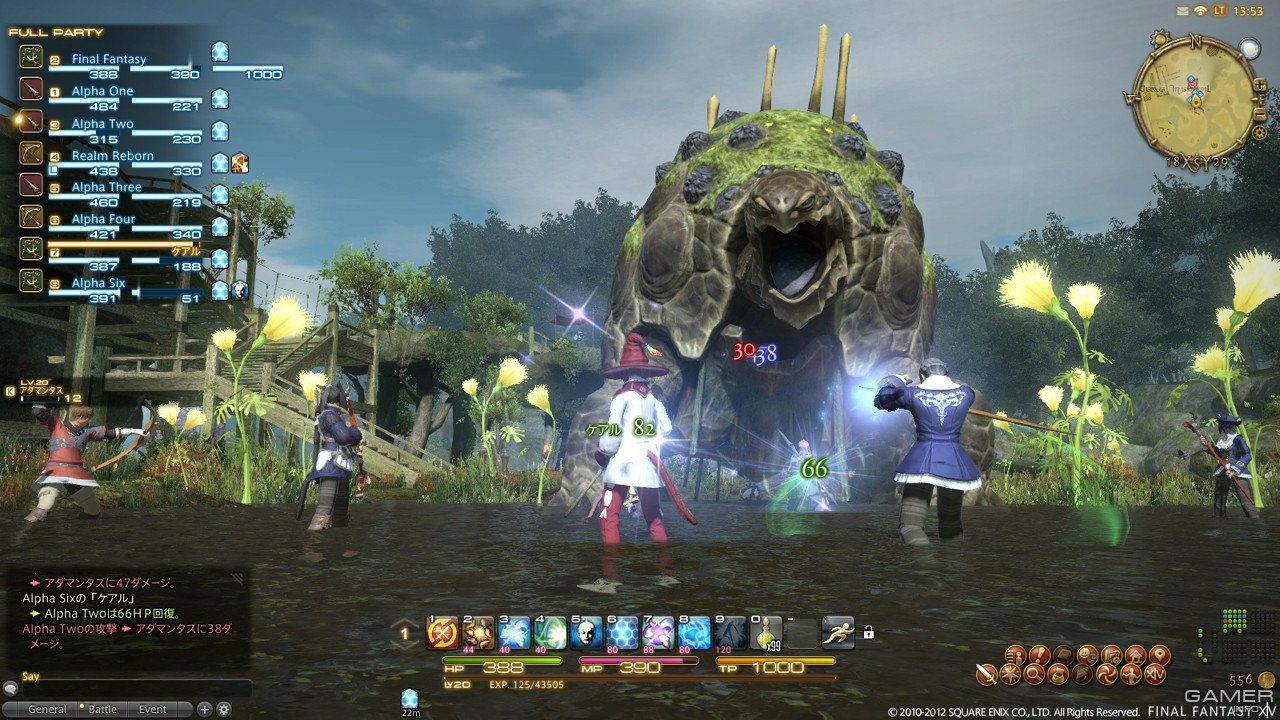Target party member Realm Reborn

pyautogui.click(x=112, y=156)
